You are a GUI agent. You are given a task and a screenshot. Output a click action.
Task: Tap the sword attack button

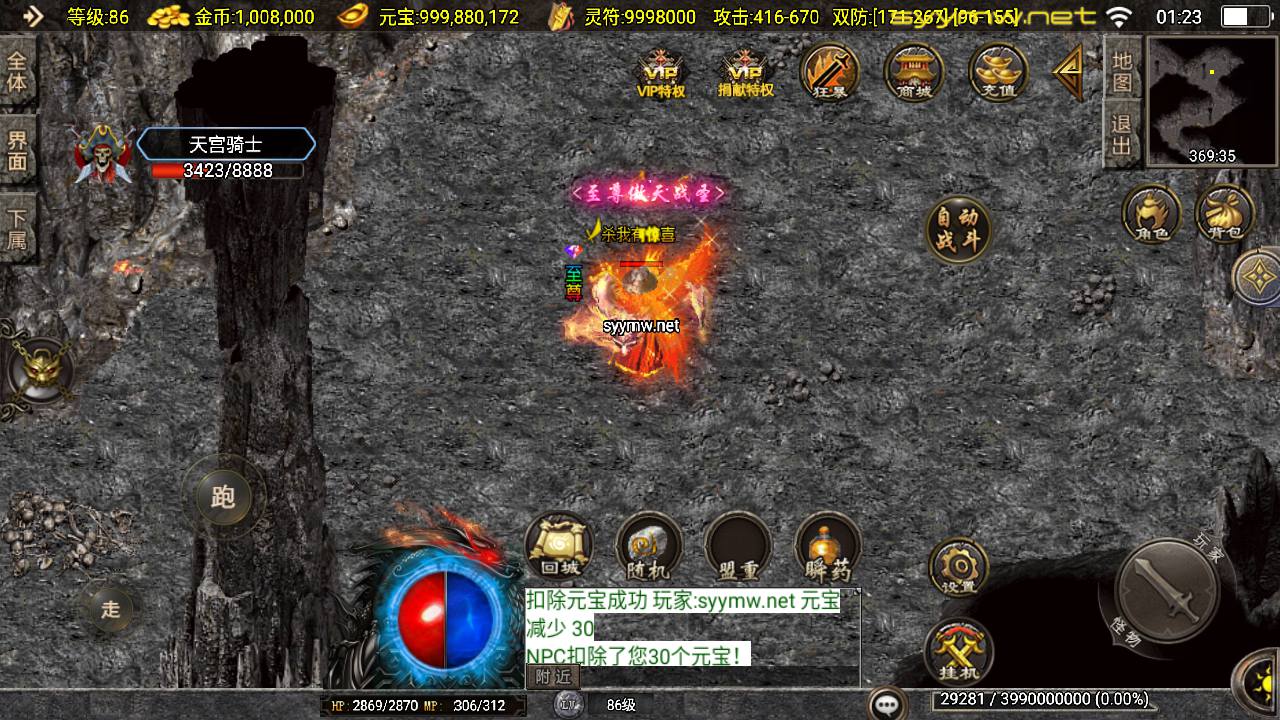coord(1165,590)
